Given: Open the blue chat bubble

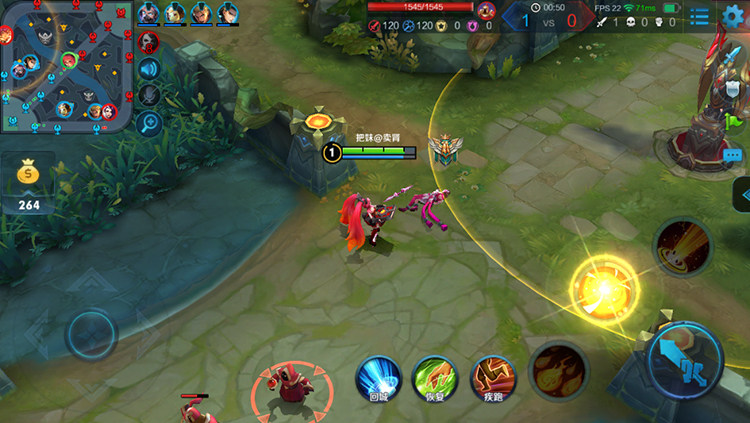Looking at the screenshot, I should point(732,156).
